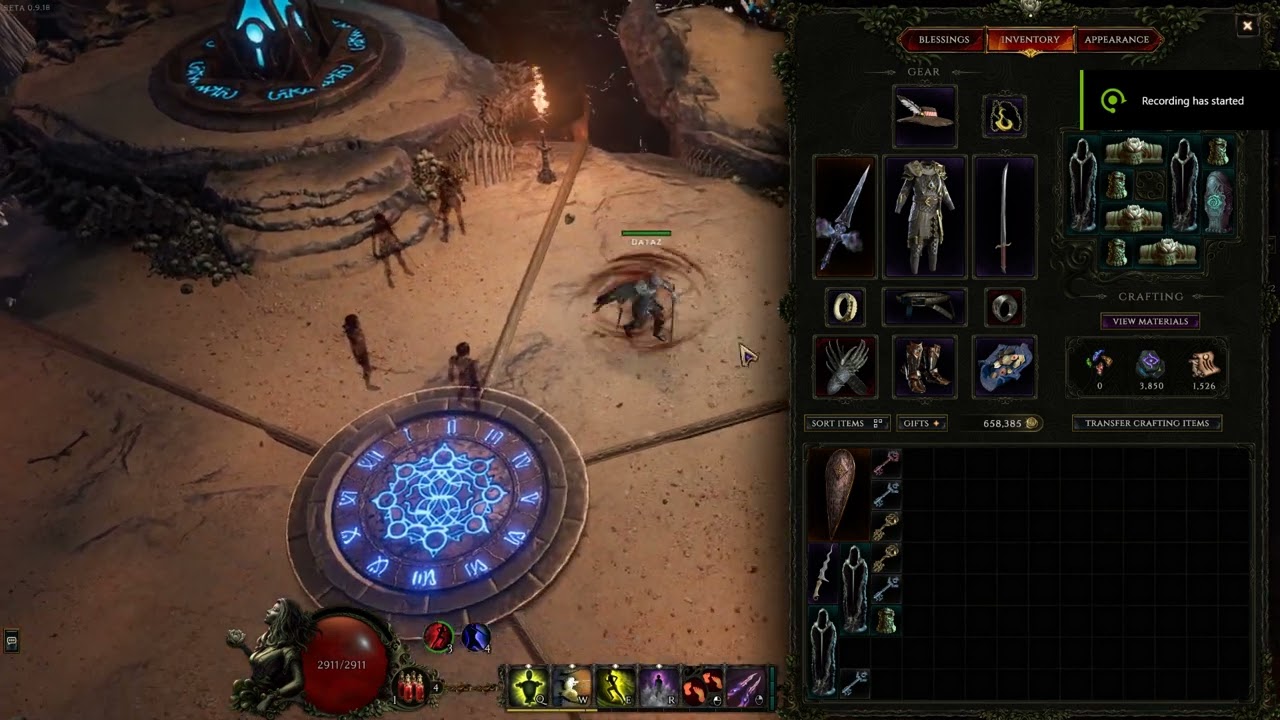Choose the equipped belt slot
Image resolution: width=1280 pixels, height=720 pixels.
[x=925, y=307]
